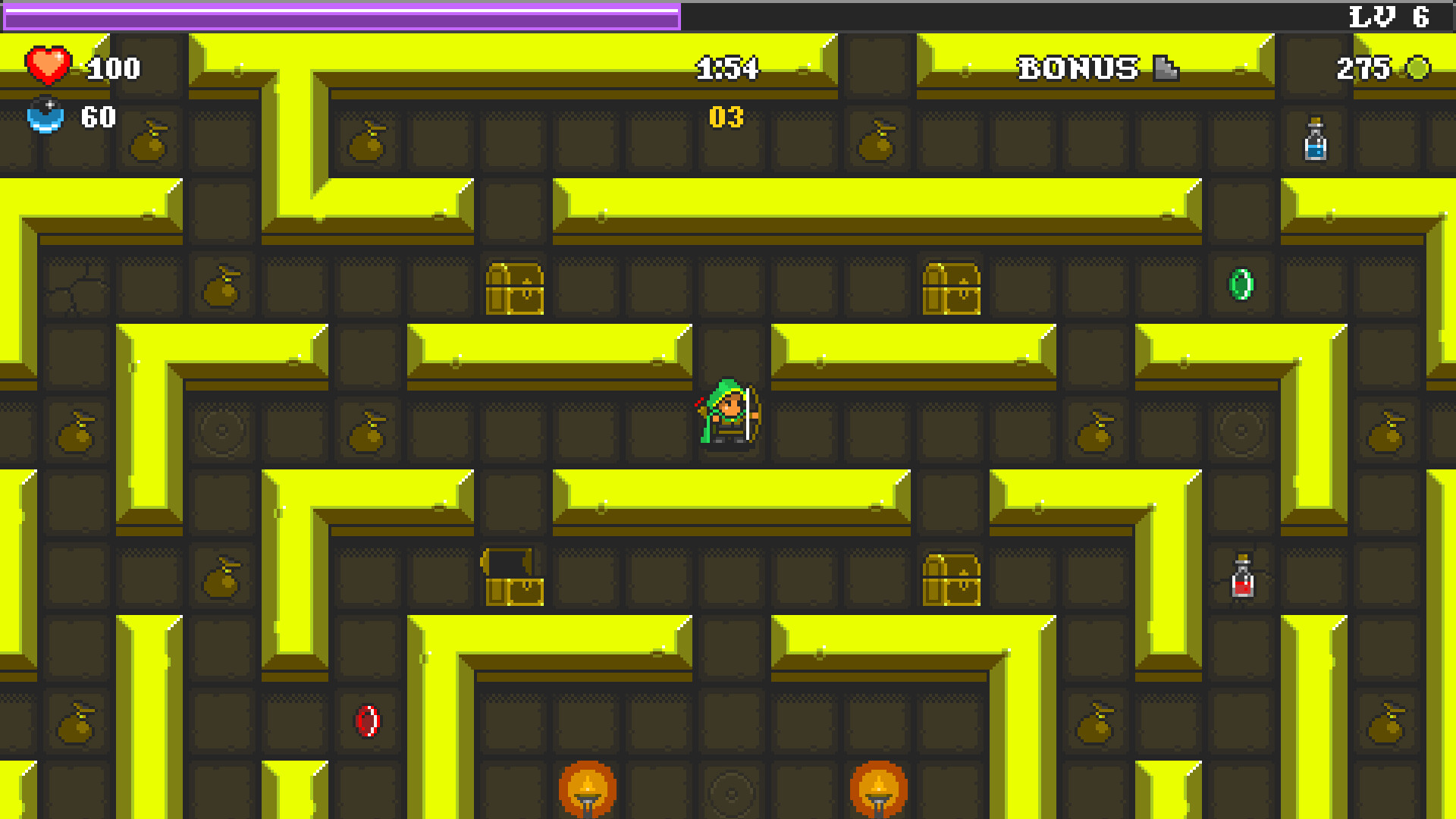The height and width of the screenshot is (819, 1456).
Task: Click the purple experience bar
Action: point(340,13)
